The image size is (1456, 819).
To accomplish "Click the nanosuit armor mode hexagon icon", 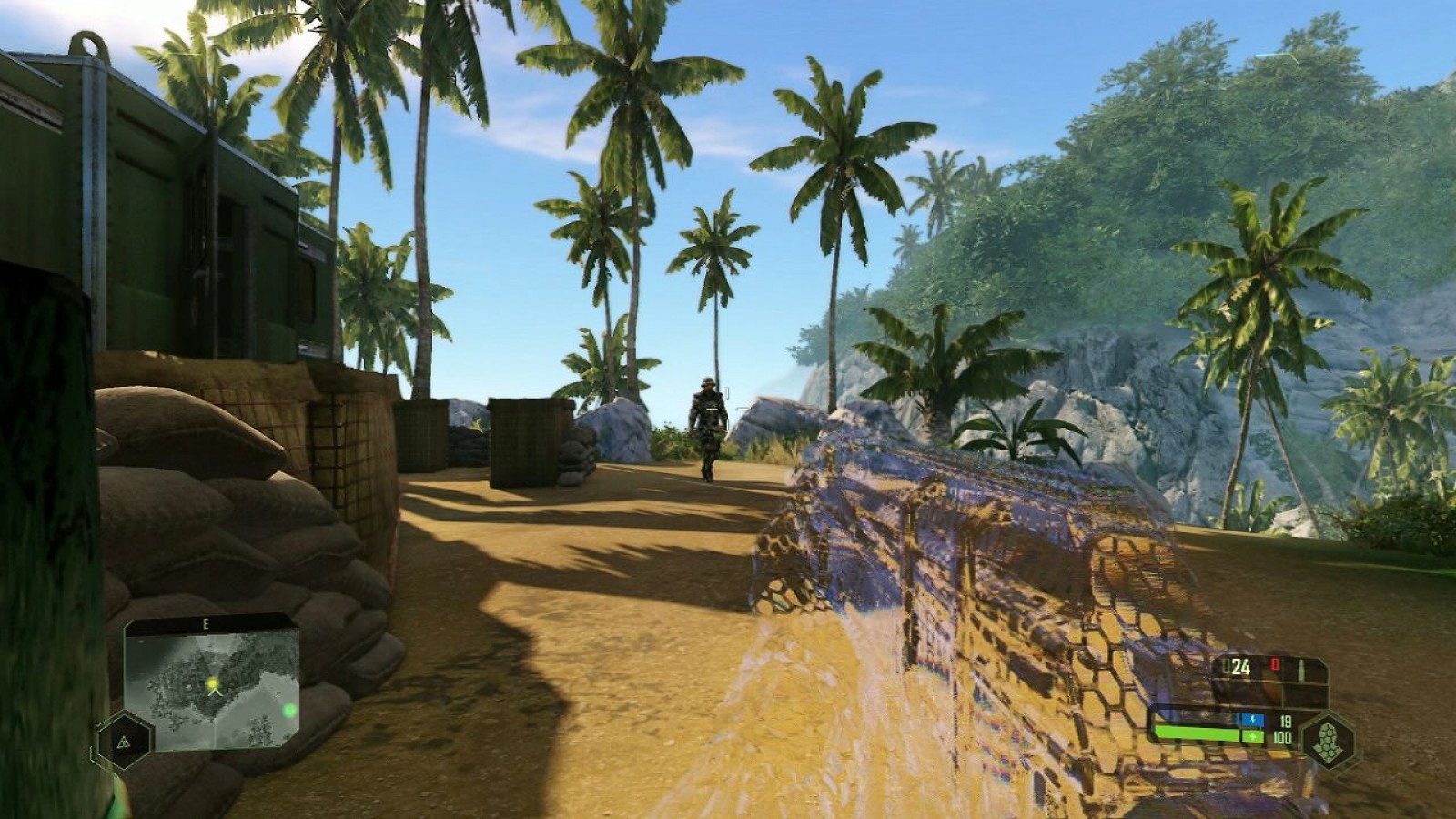I will 1329,740.
